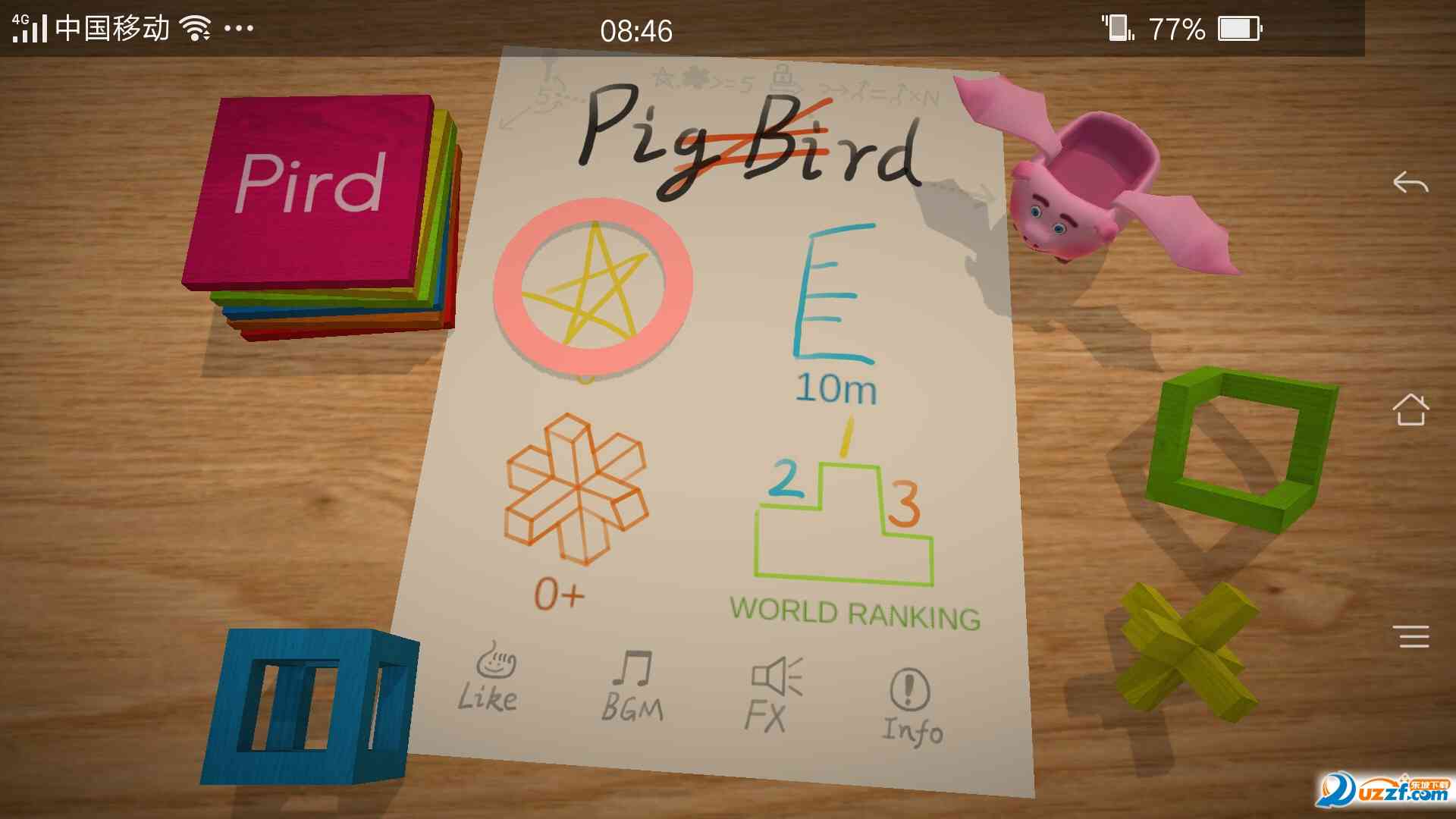Toggle the FX sound effects option

[773, 695]
